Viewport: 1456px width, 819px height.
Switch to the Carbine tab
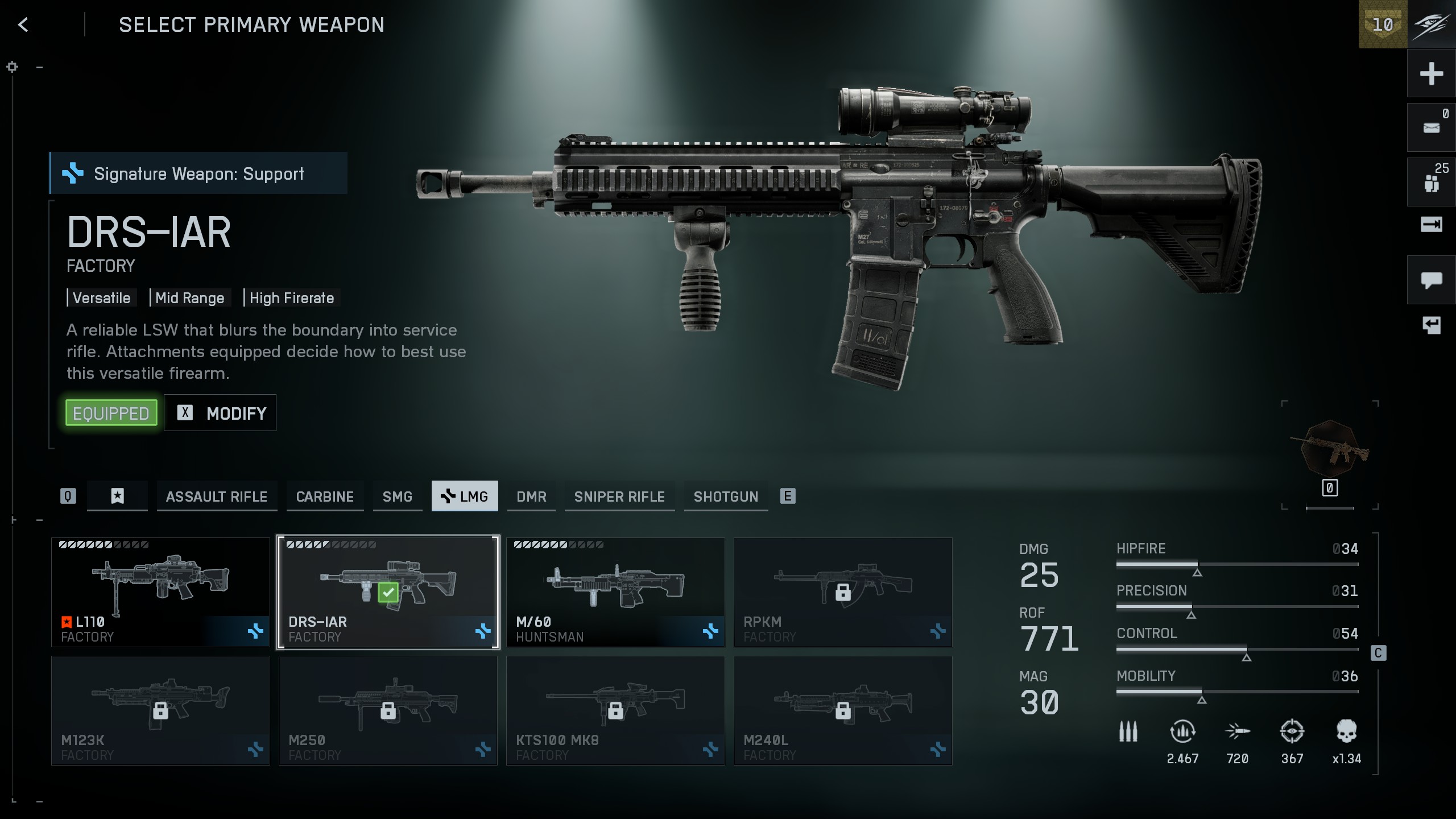325,497
